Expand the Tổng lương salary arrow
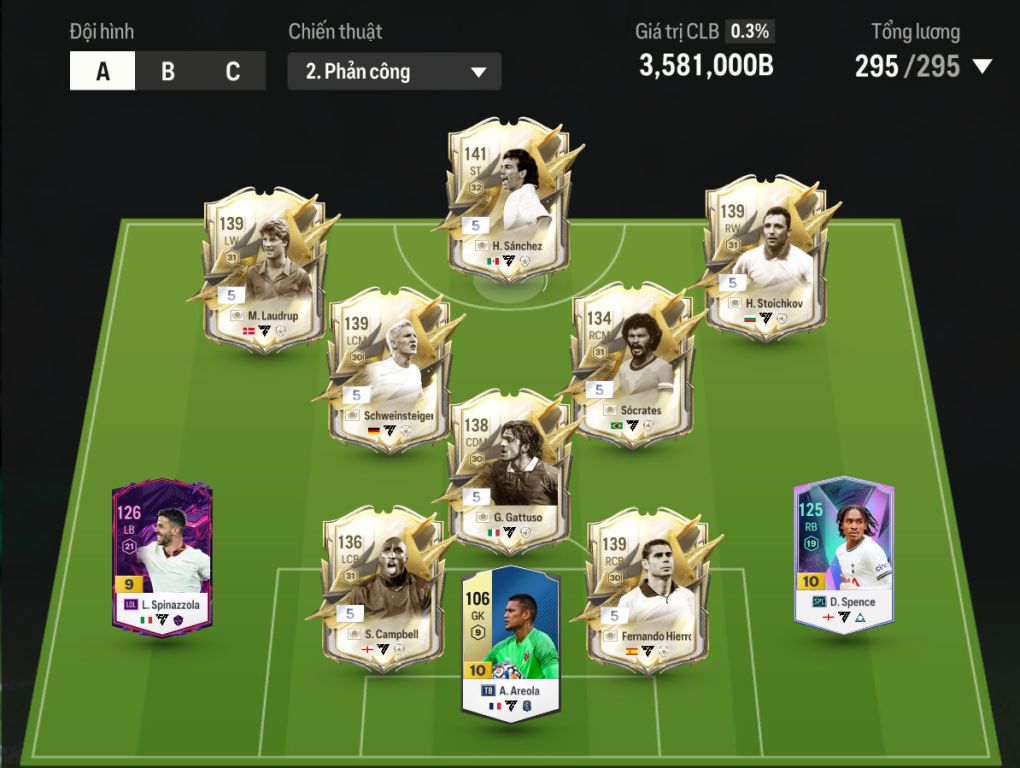This screenshot has height=768, width=1020. point(982,67)
